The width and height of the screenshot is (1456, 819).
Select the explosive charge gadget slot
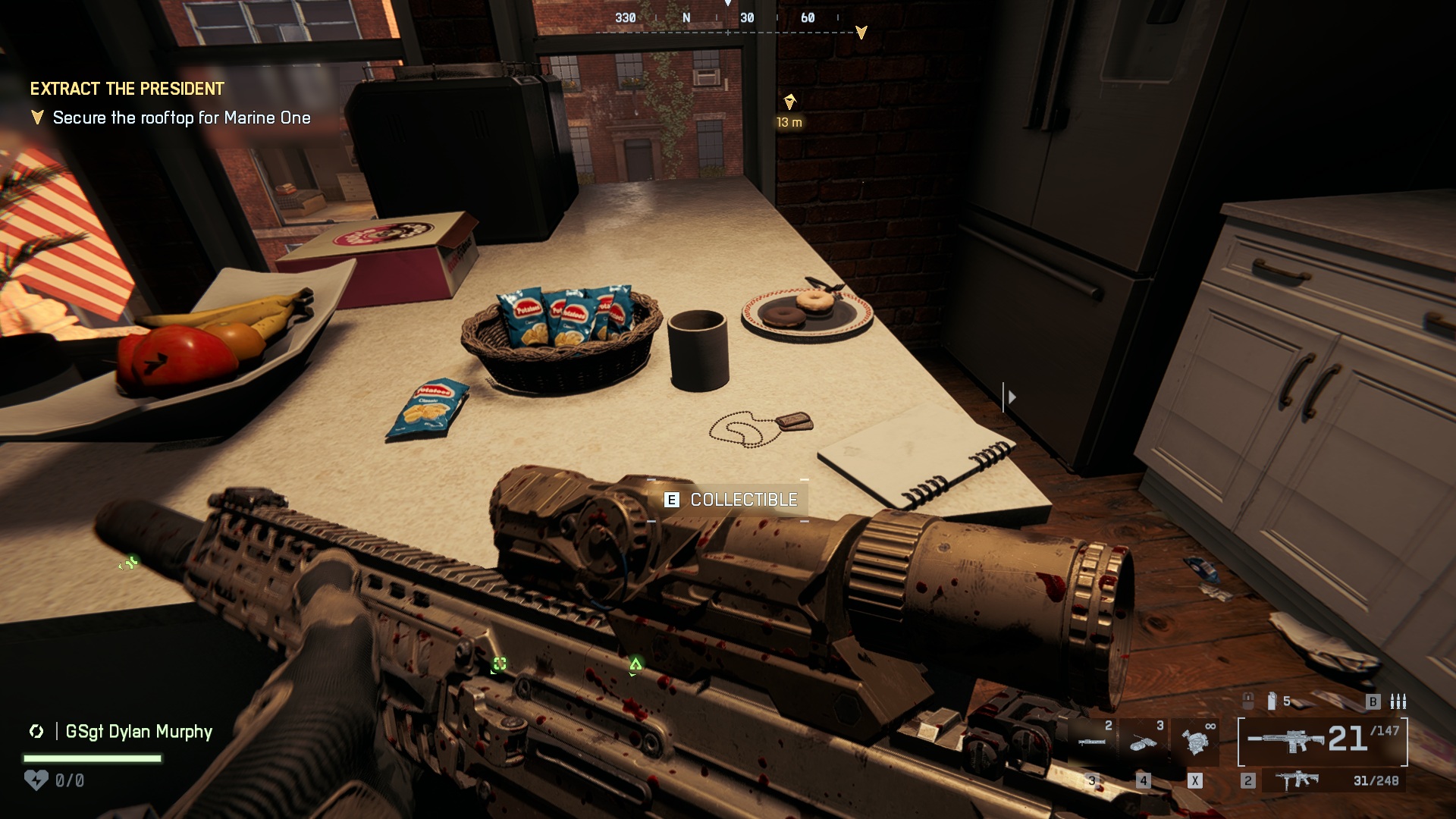coord(1144,742)
